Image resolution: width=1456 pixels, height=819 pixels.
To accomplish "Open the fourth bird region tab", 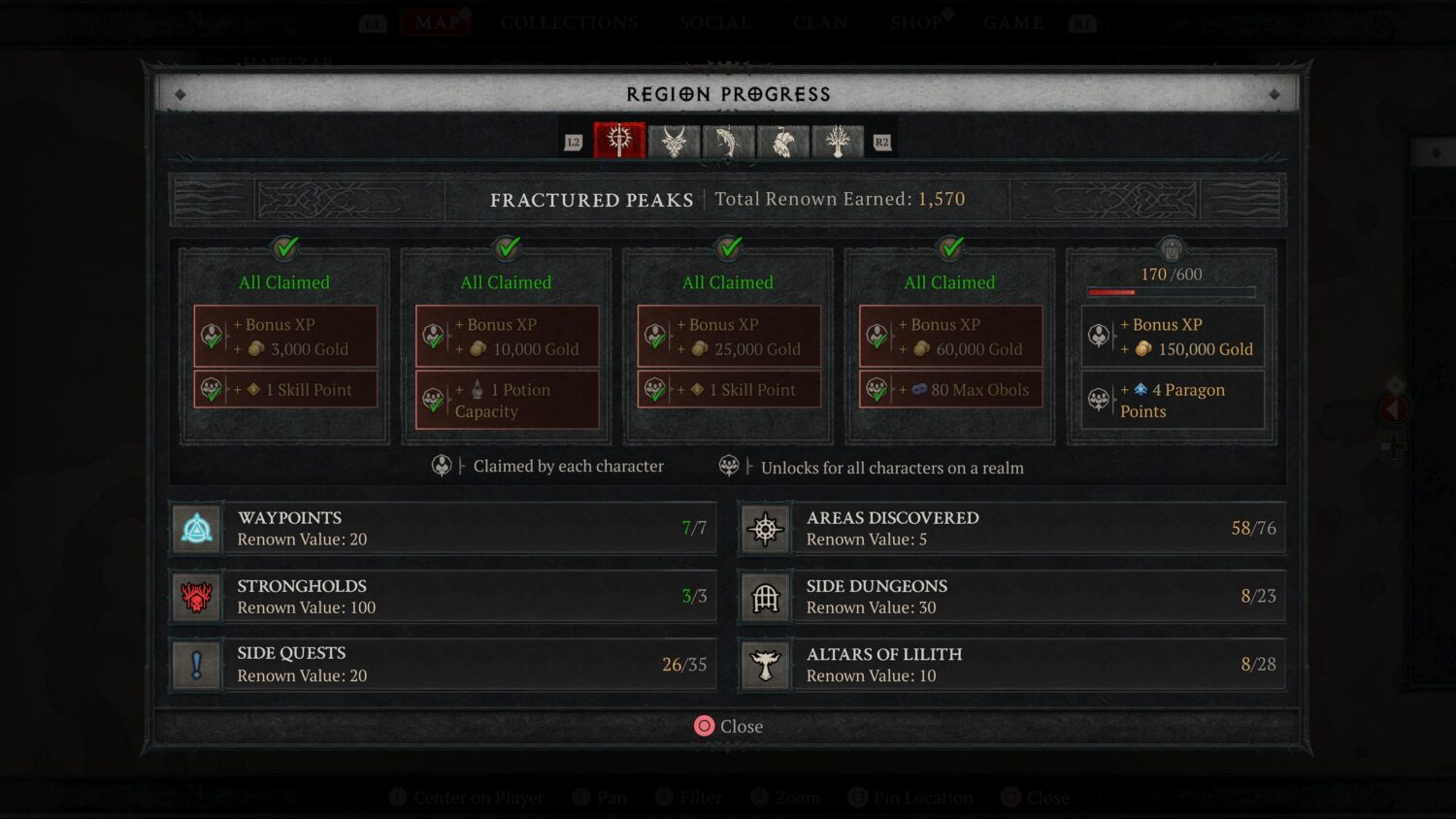I will (782, 141).
